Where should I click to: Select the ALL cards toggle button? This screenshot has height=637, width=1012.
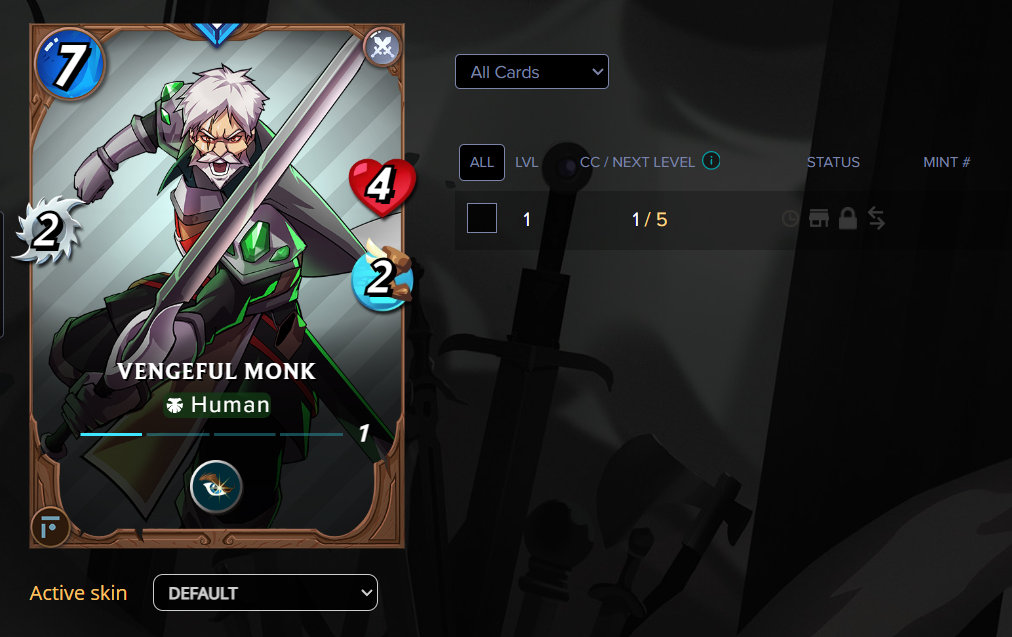(x=482, y=162)
